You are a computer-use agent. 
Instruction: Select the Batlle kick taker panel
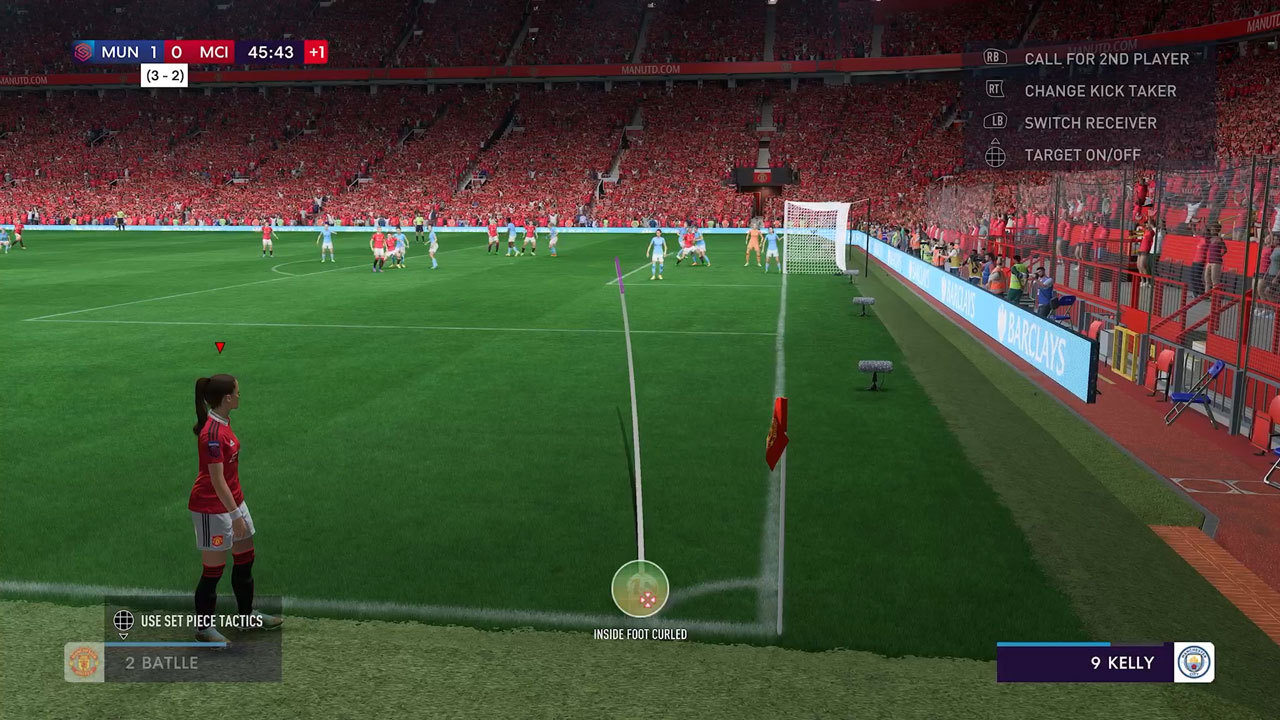point(173,662)
